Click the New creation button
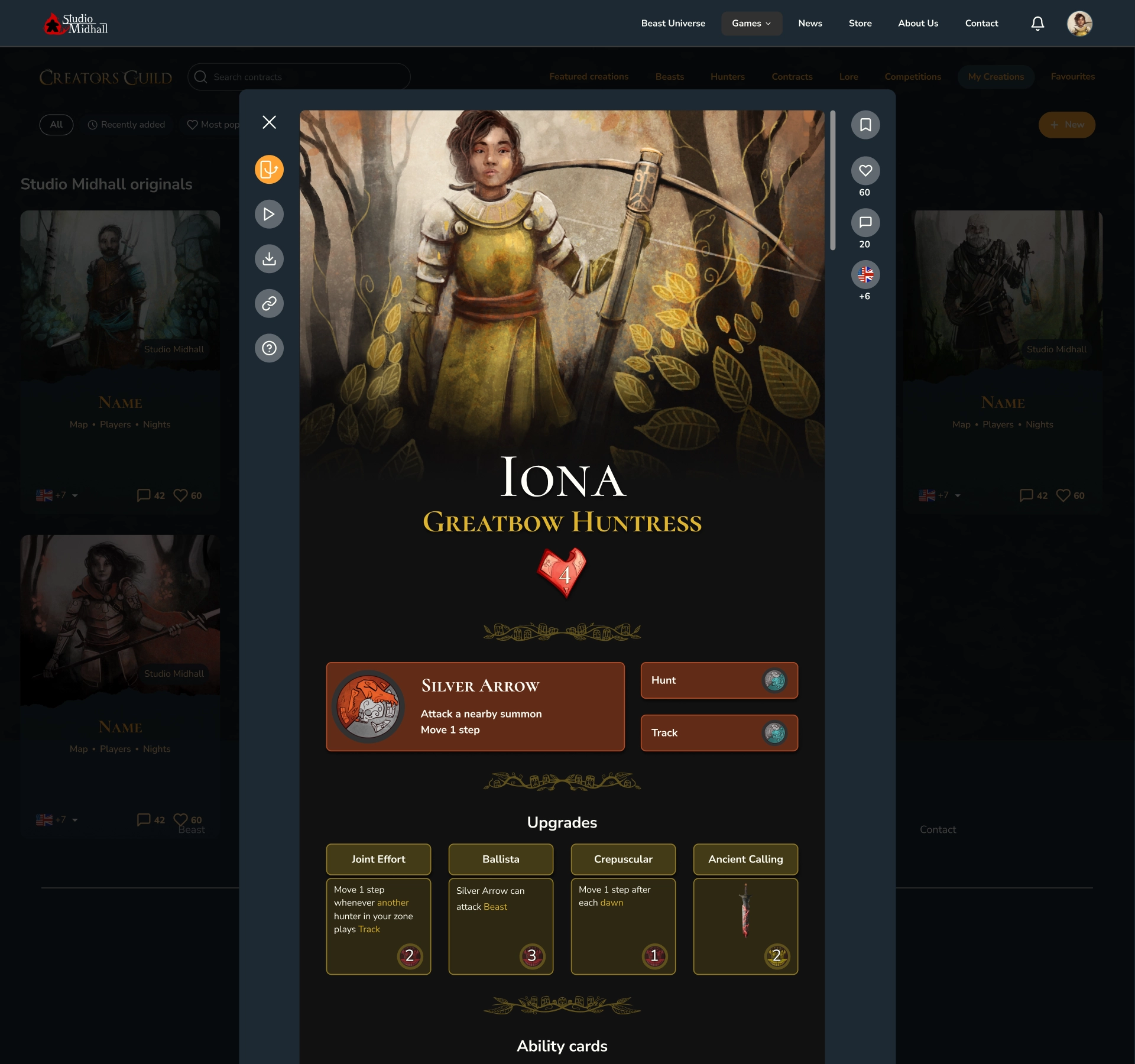1135x1064 pixels. coord(1066,125)
